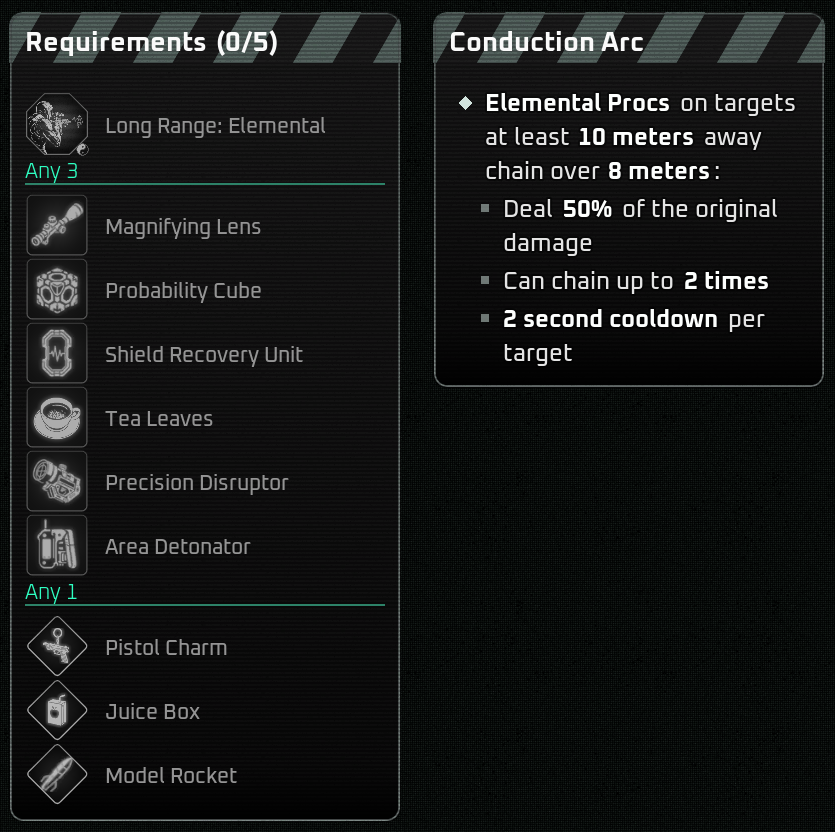
Task: Click the Magnifying Lens item
Action: click(183, 227)
